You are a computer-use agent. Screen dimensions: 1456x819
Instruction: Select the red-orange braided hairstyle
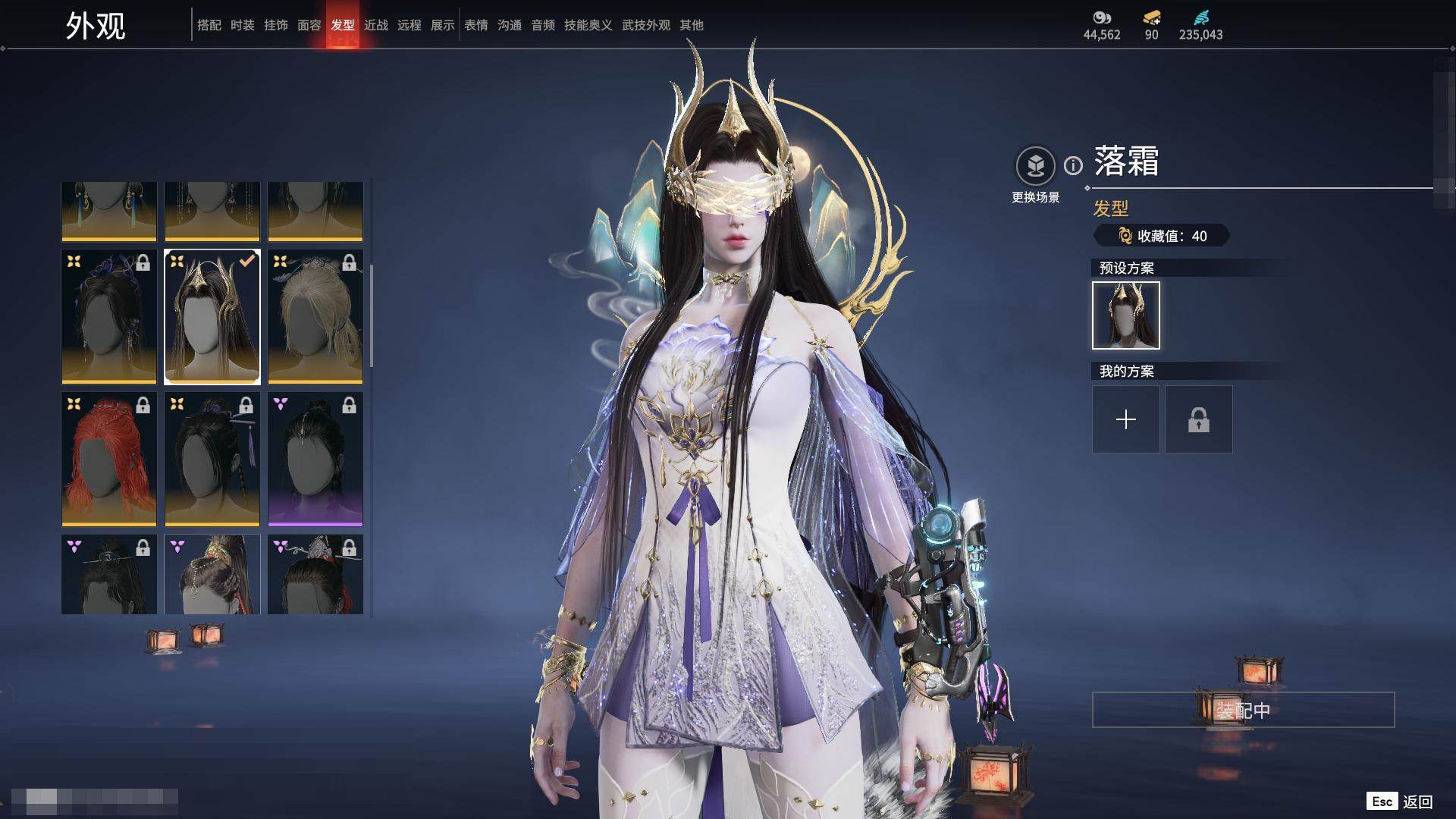click(109, 459)
